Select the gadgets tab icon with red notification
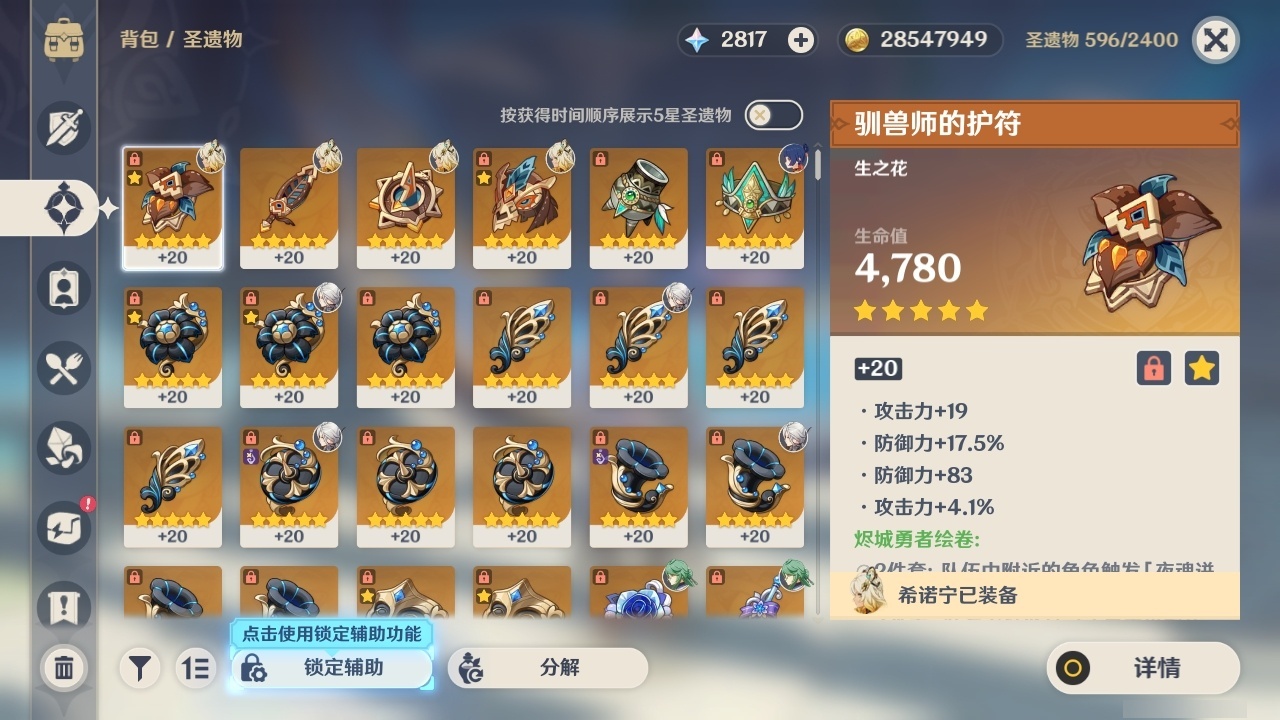 click(x=63, y=527)
